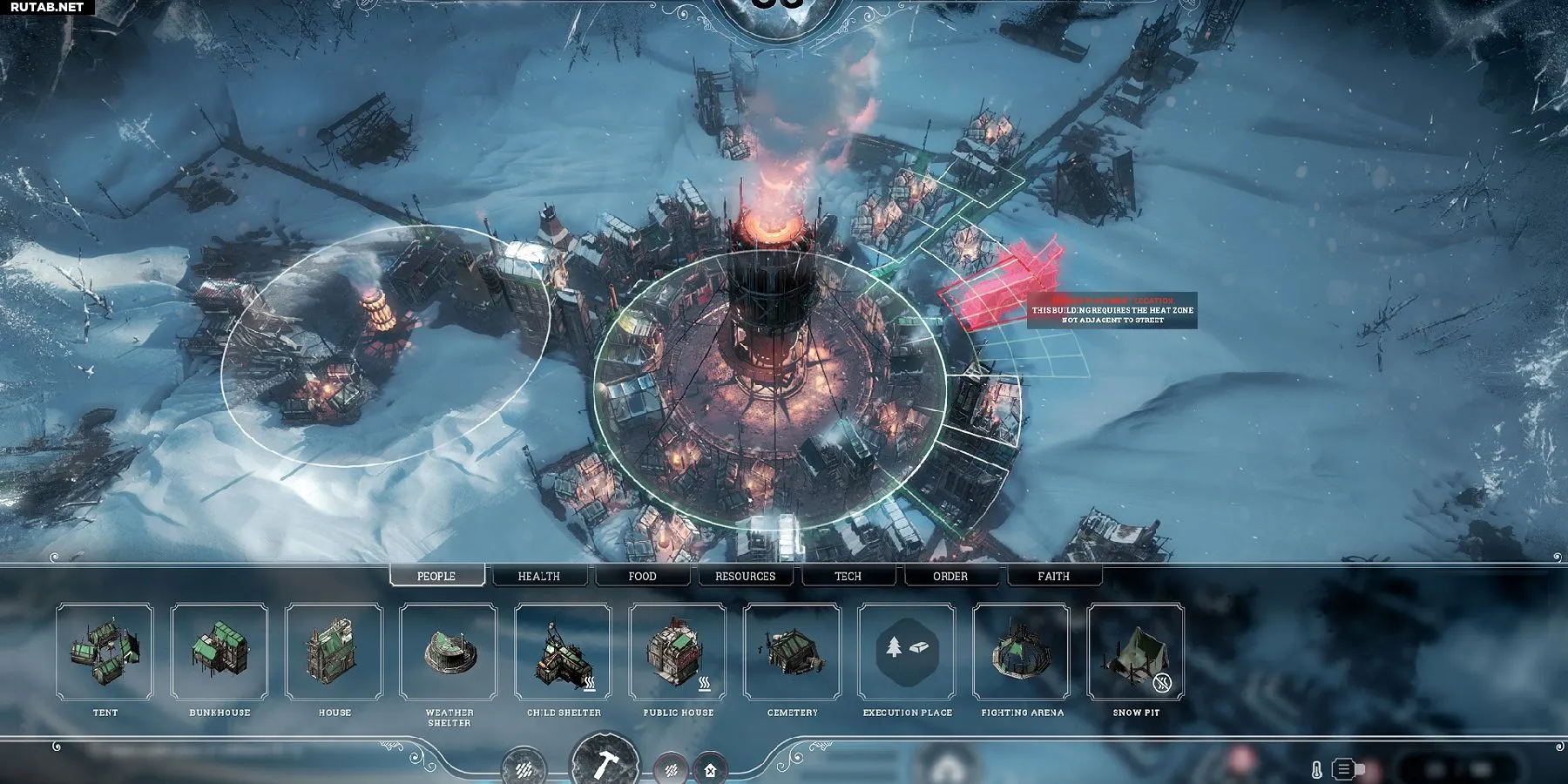1568x784 pixels.
Task: Open the Health buildings tab
Action: pyautogui.click(x=539, y=576)
